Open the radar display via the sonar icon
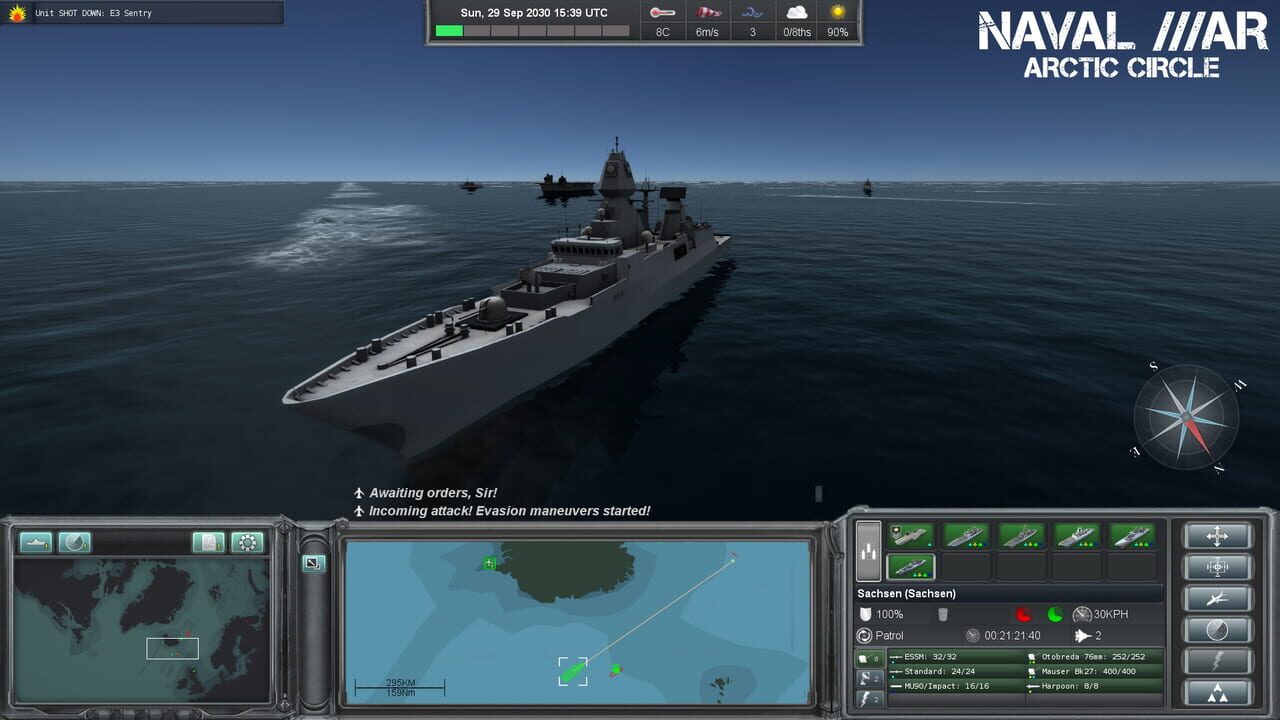Viewport: 1280px width, 720px height. coord(75,542)
